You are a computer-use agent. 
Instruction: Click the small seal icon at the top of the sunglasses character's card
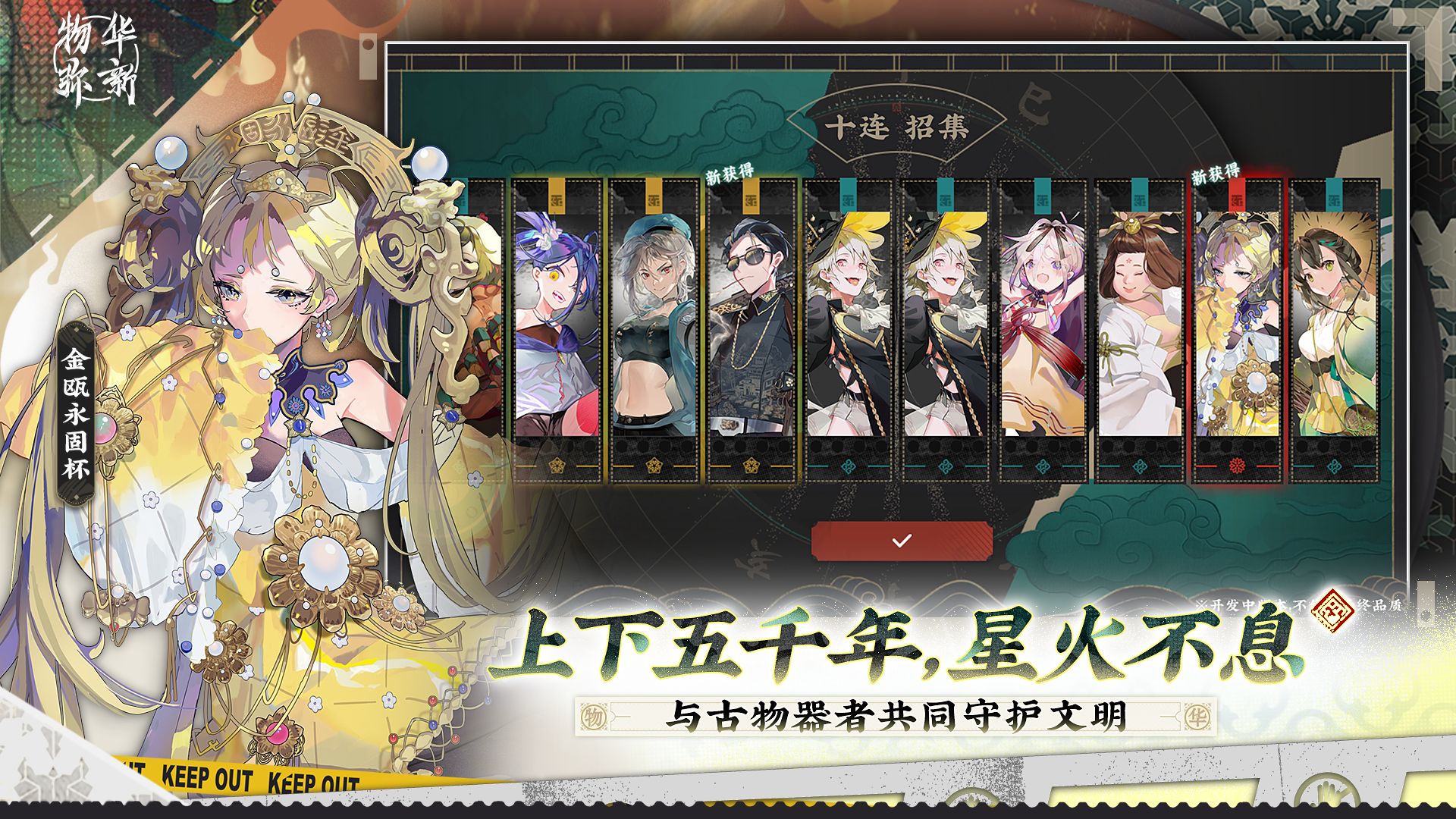coord(751,202)
